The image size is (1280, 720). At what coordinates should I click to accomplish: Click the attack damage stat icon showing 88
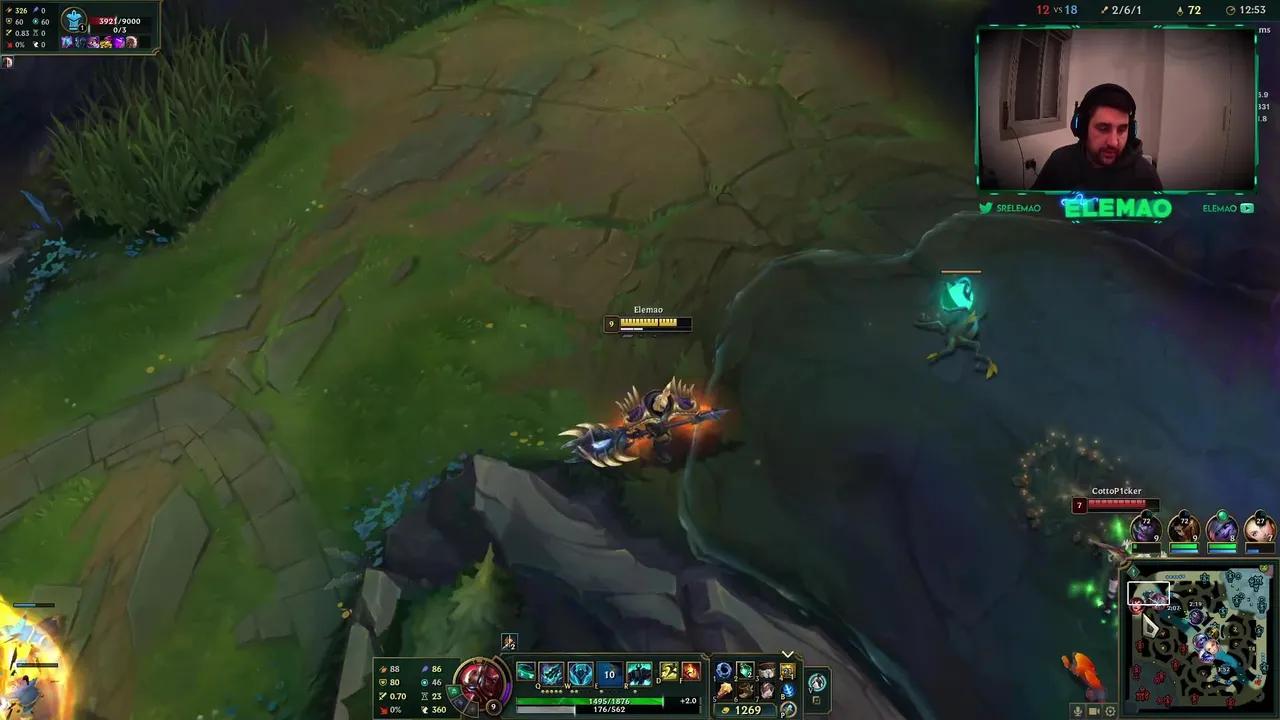[x=384, y=667]
